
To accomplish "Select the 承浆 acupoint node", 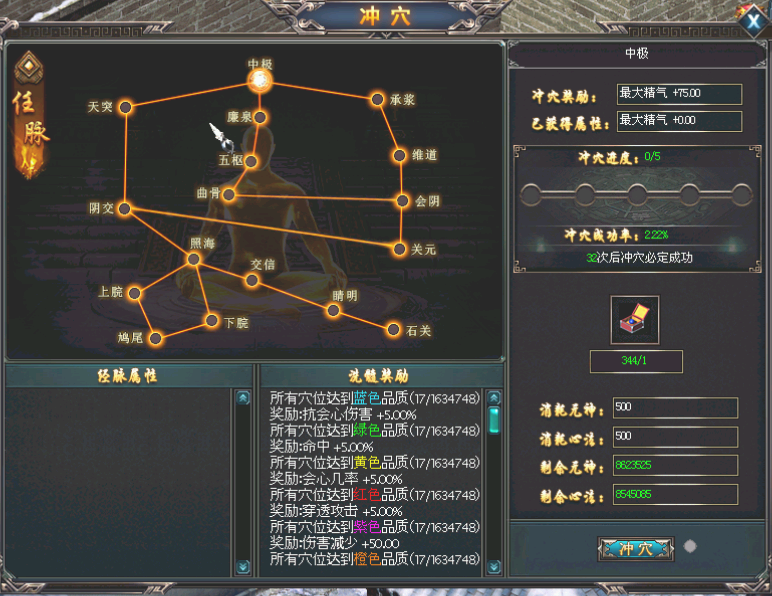I will click(377, 99).
